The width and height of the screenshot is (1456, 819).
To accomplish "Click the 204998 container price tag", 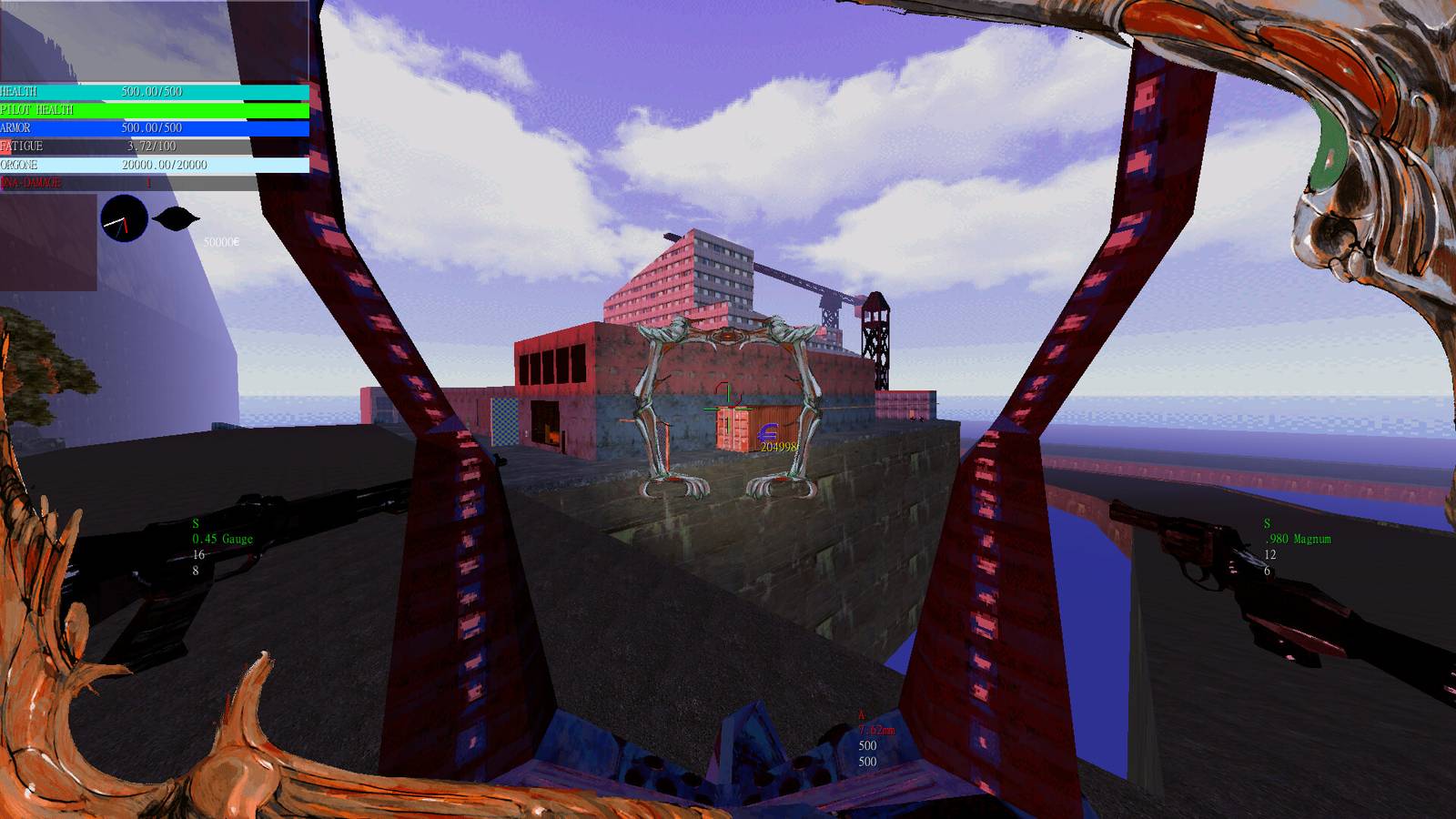I will (779, 447).
